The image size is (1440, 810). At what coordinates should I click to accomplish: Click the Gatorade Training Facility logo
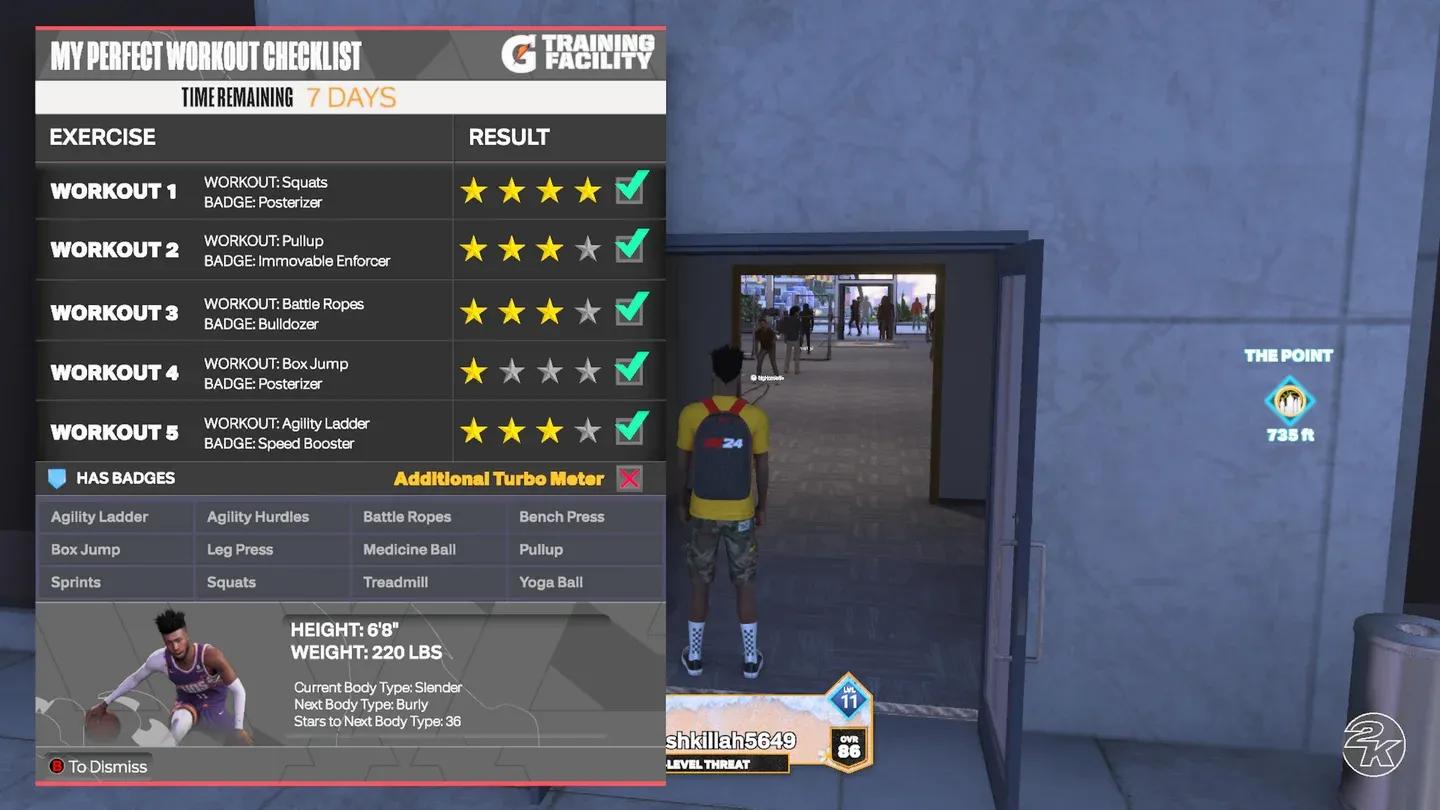(x=578, y=54)
